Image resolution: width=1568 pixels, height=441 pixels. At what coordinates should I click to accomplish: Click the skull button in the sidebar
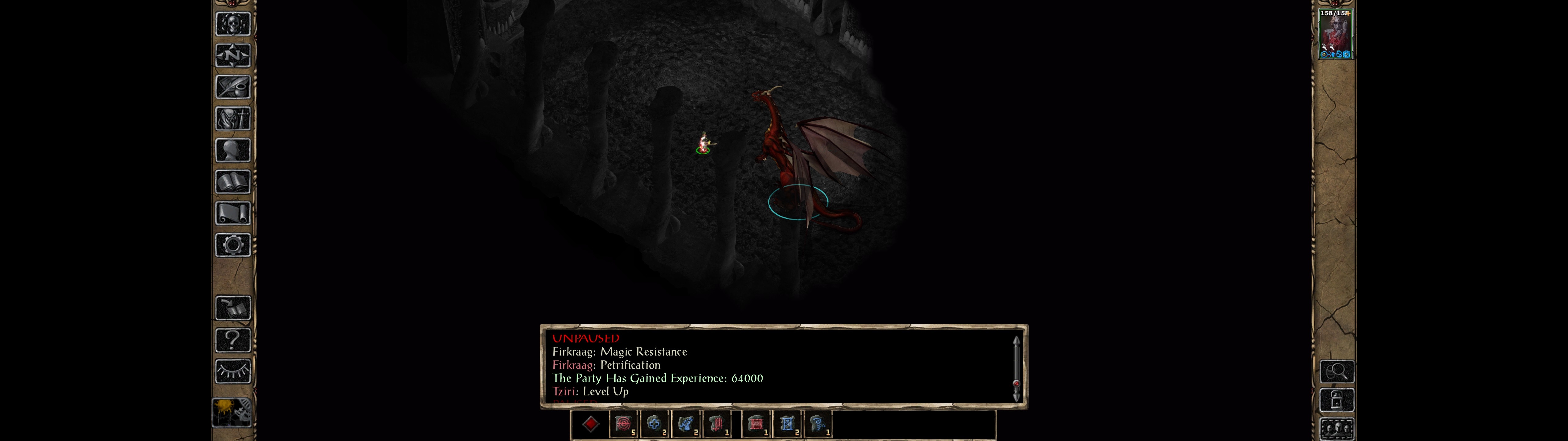[x=232, y=24]
